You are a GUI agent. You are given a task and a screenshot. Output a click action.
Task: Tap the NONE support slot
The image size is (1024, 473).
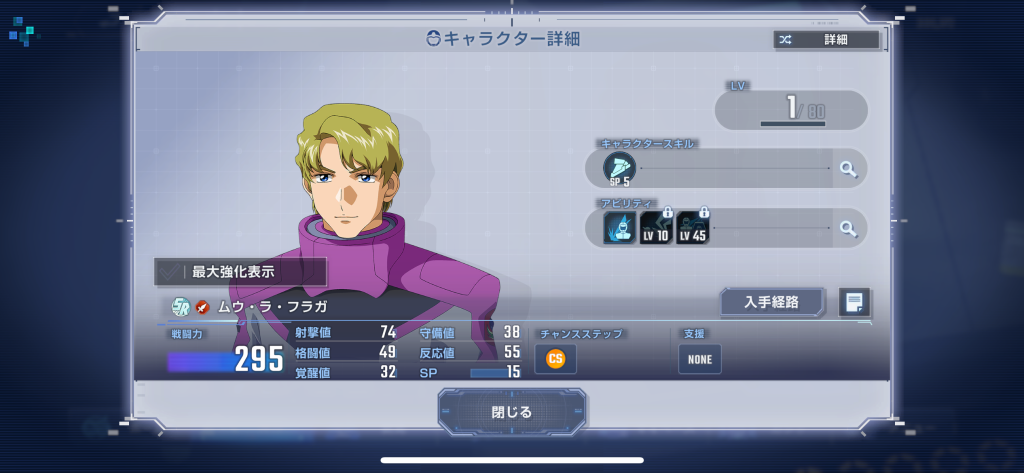699,359
